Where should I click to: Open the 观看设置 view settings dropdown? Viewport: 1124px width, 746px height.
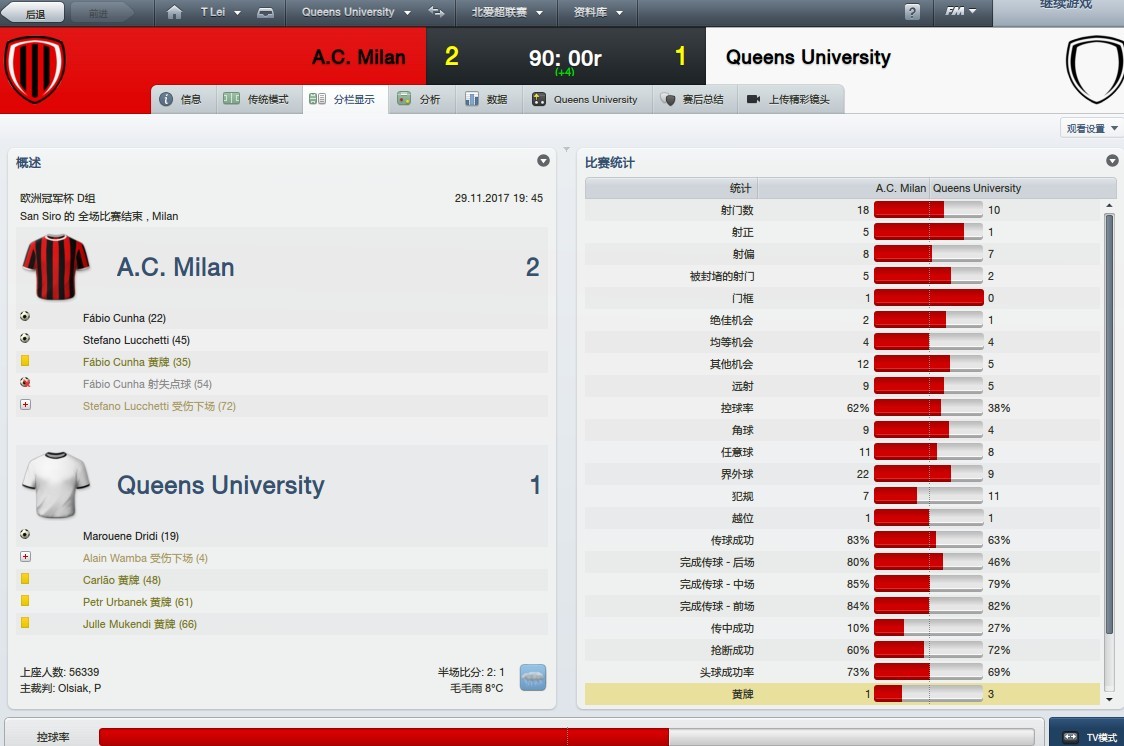(1091, 128)
